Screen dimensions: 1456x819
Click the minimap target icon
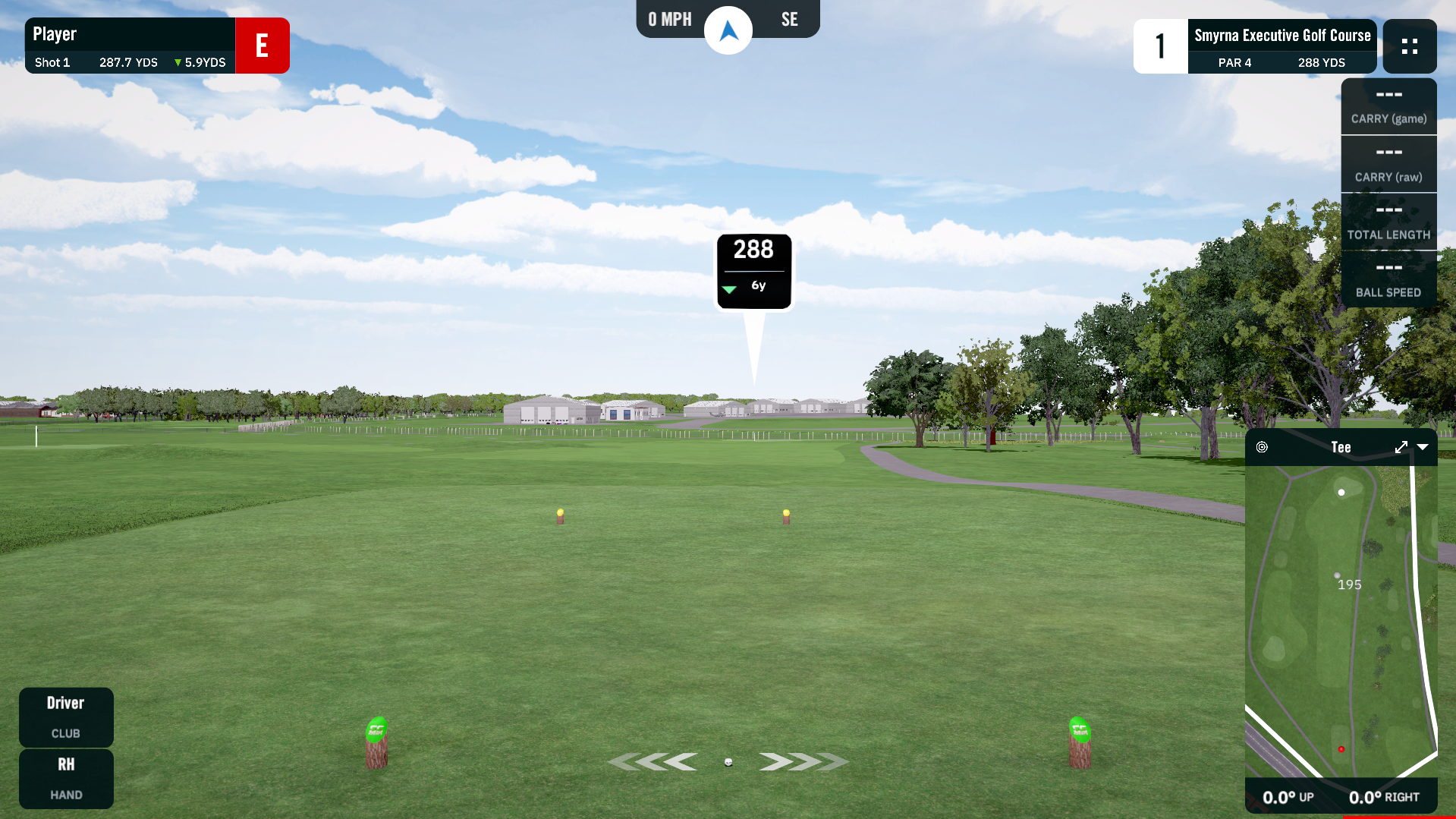1262,448
